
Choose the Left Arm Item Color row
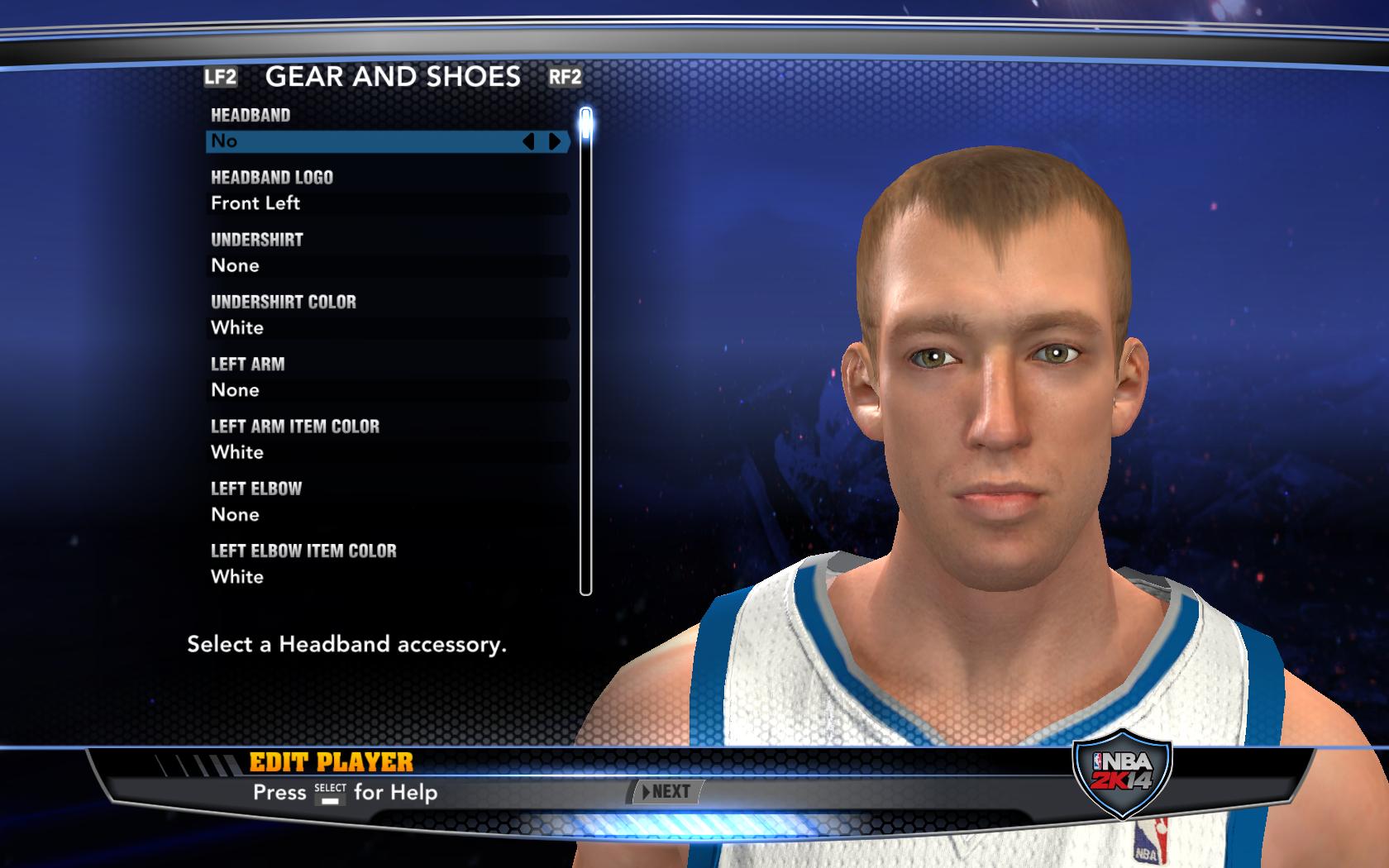(387, 452)
